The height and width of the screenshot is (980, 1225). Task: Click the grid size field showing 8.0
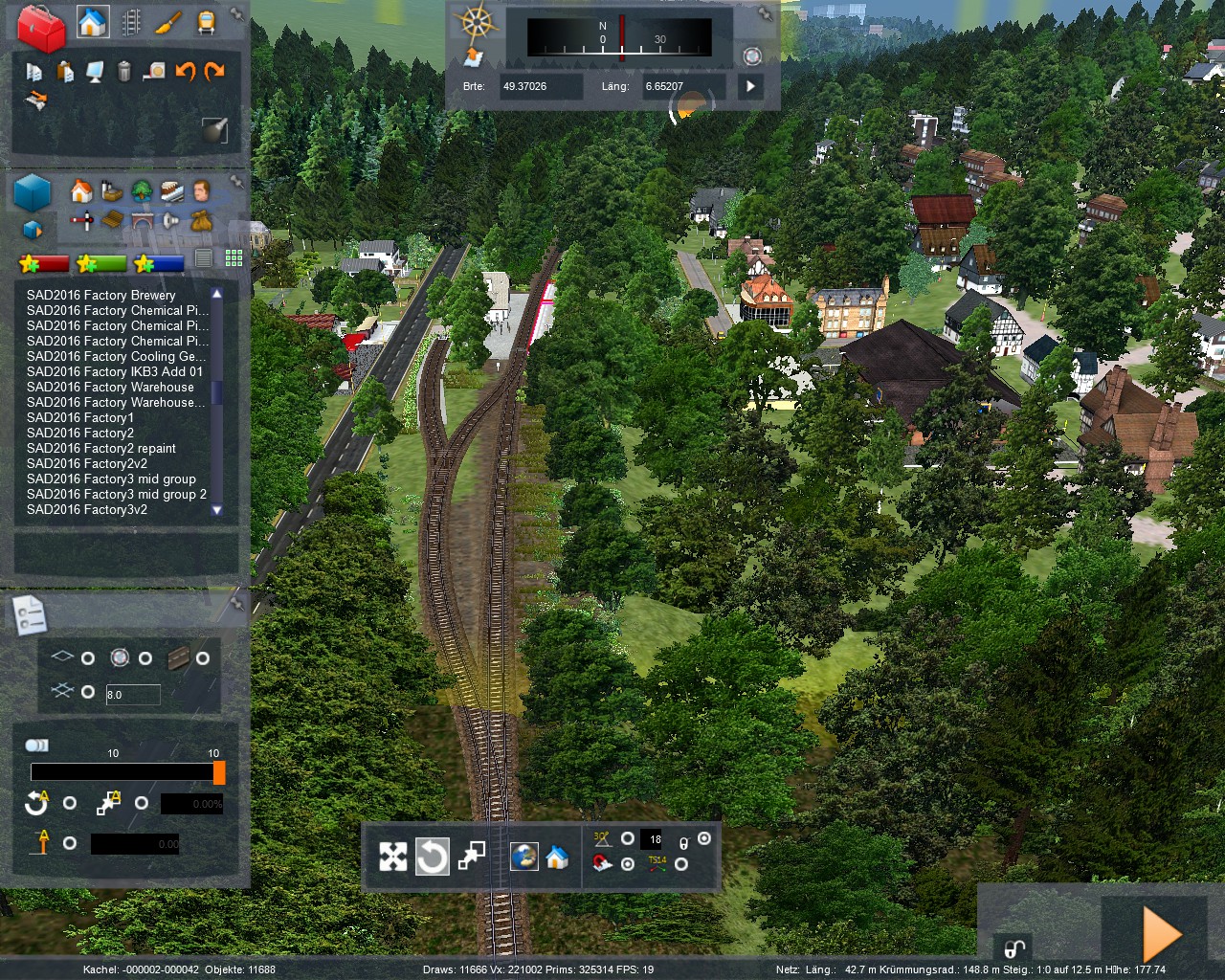pos(132,695)
